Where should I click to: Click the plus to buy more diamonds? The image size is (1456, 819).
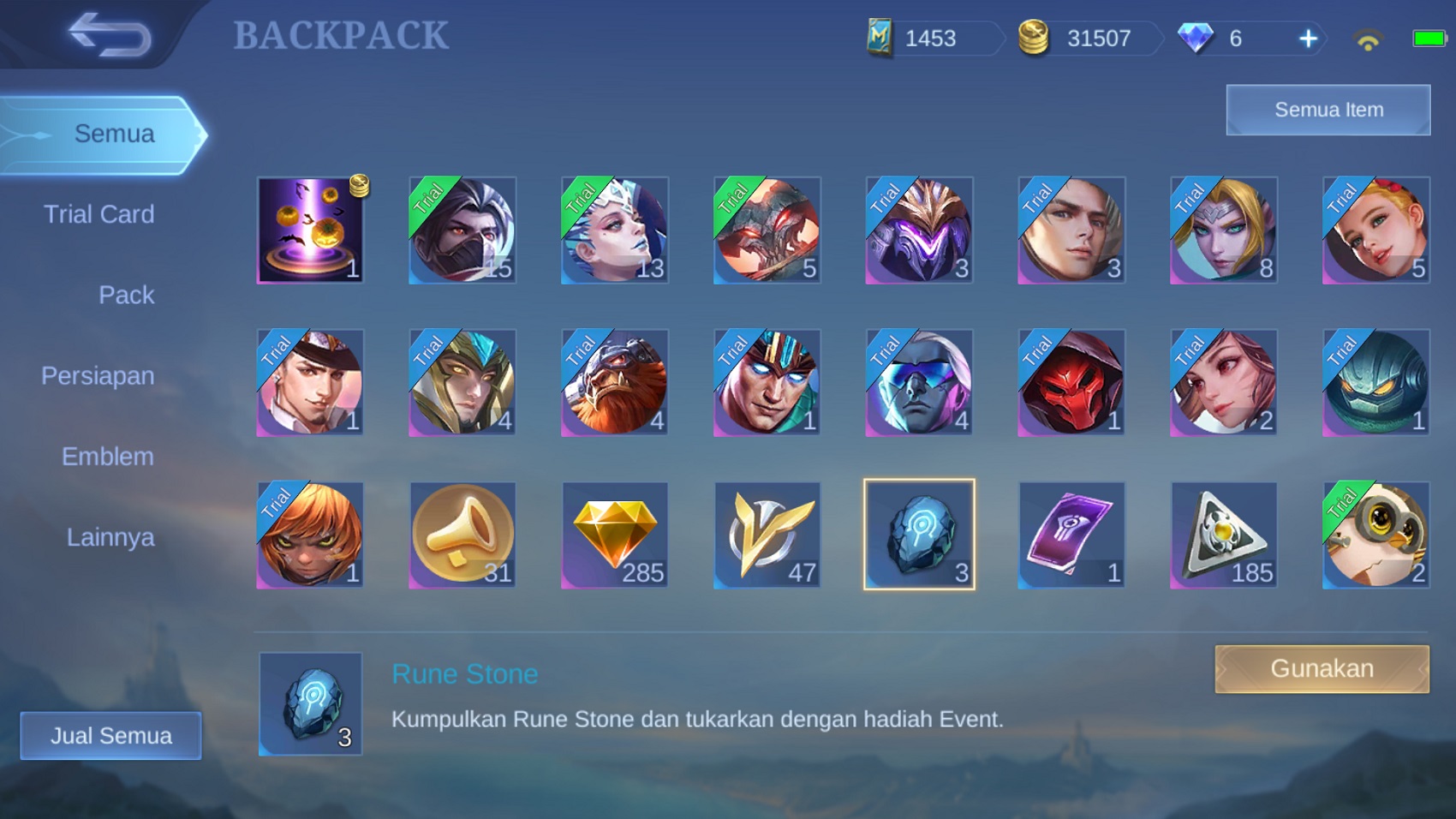click(1306, 39)
